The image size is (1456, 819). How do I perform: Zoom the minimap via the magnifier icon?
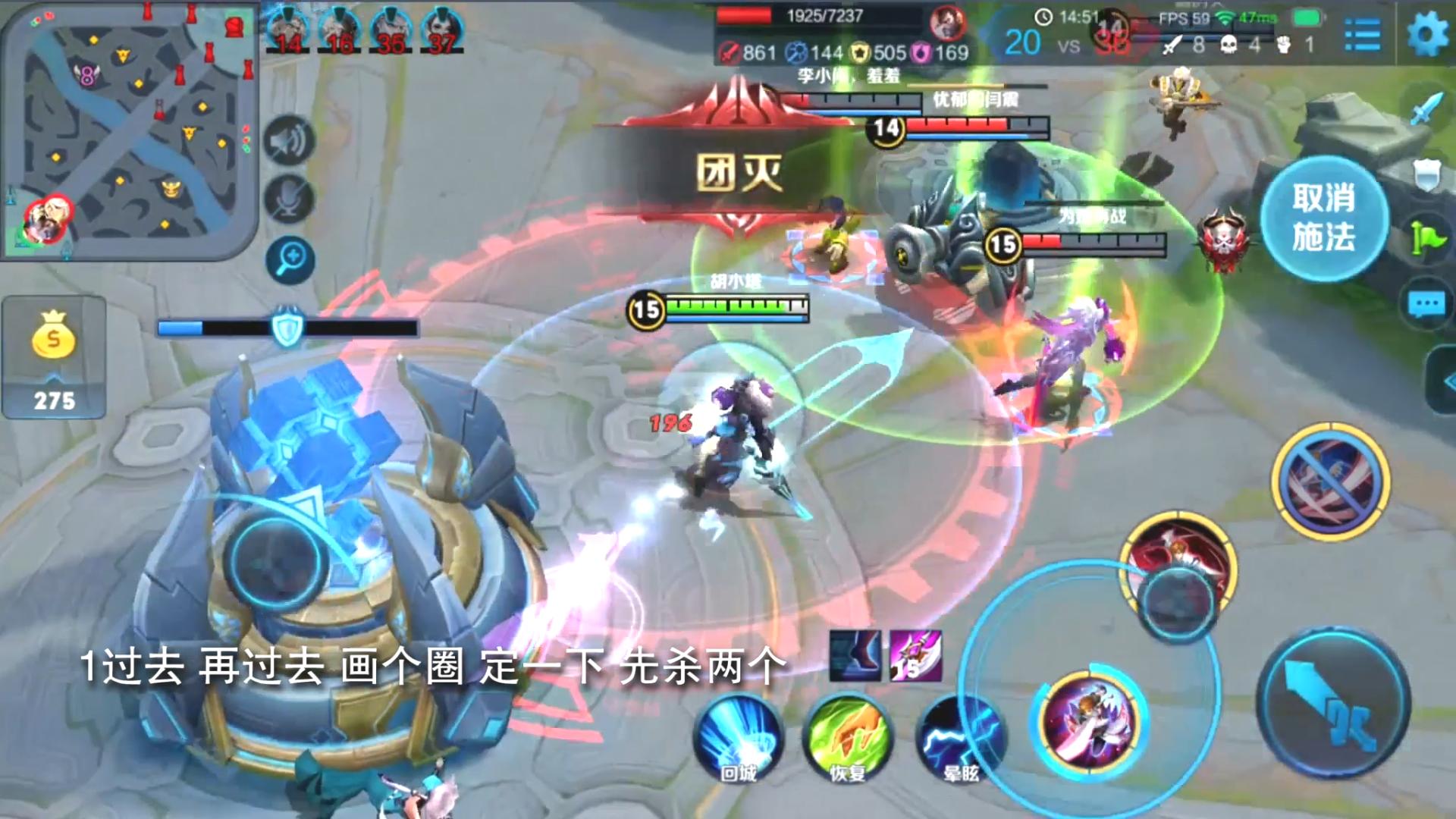pyautogui.click(x=291, y=258)
